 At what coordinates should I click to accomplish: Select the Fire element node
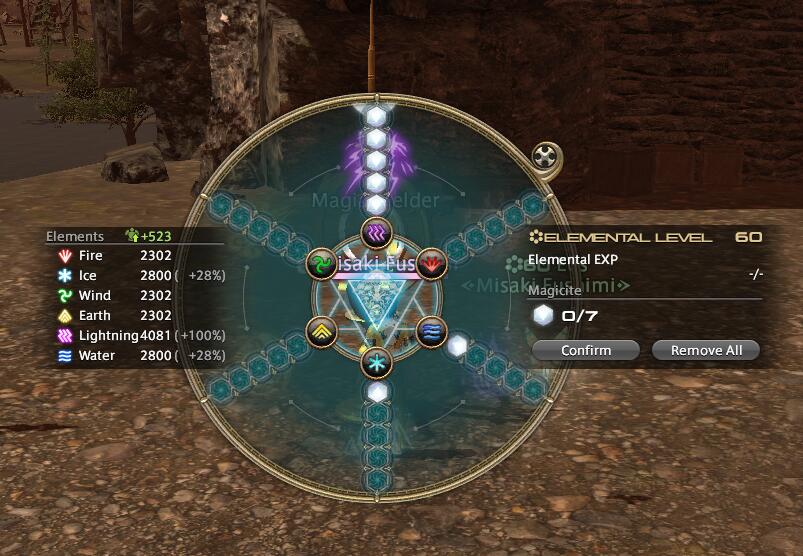[430, 263]
